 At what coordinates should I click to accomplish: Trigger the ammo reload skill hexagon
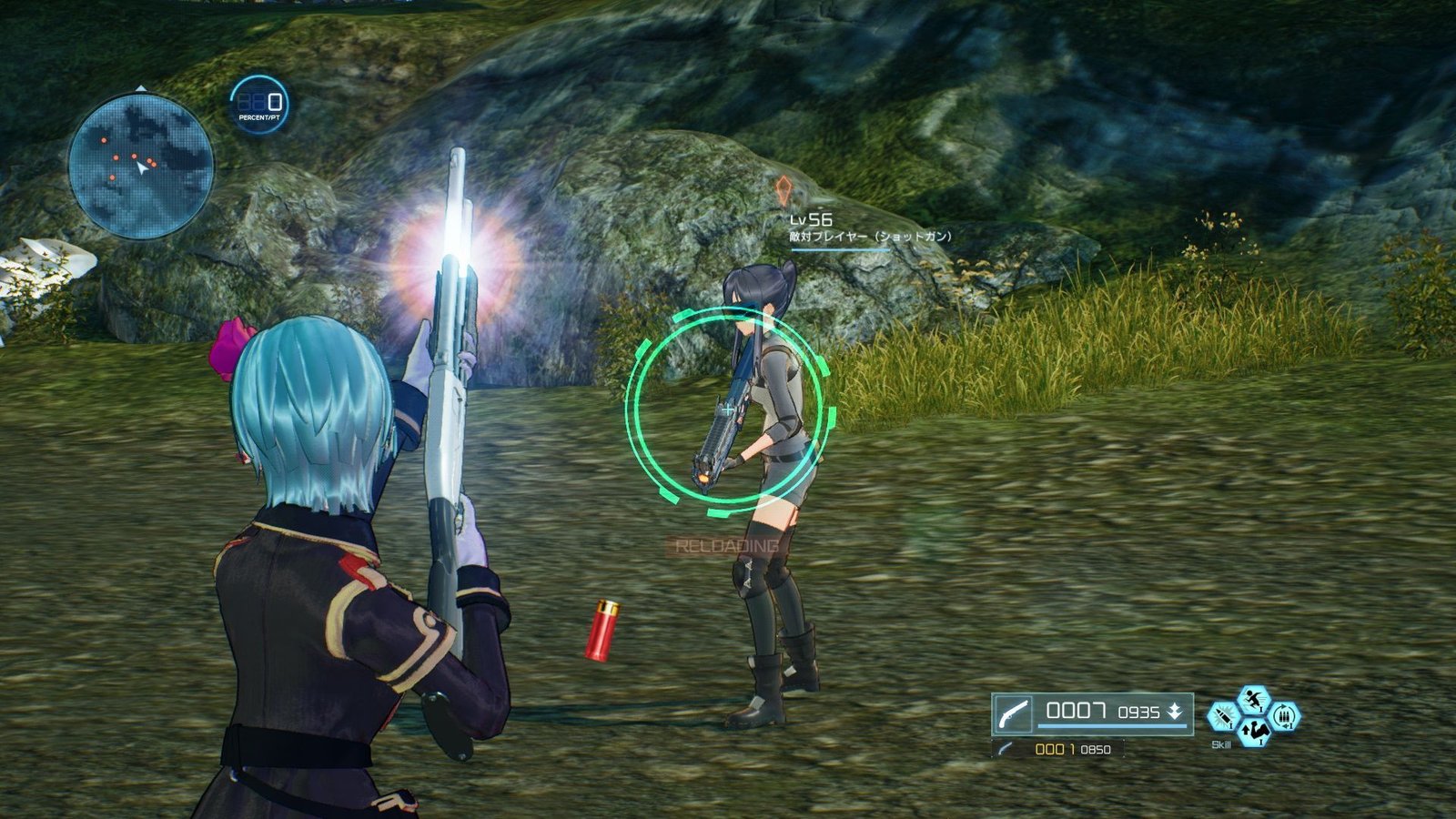click(x=1285, y=717)
